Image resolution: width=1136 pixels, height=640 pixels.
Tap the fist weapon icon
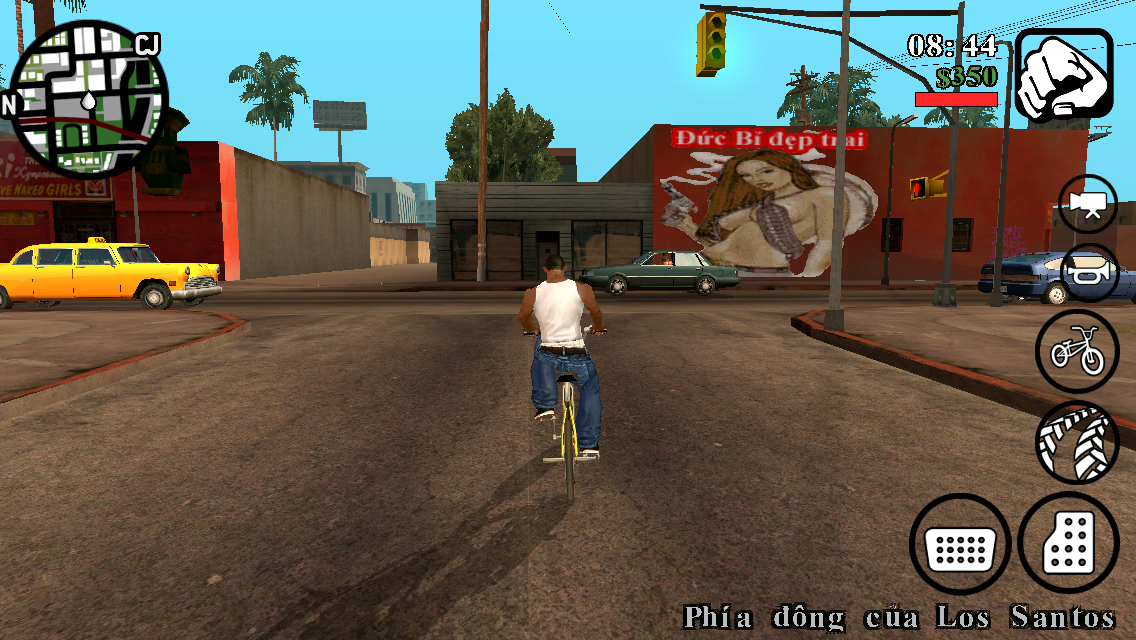pos(1064,75)
